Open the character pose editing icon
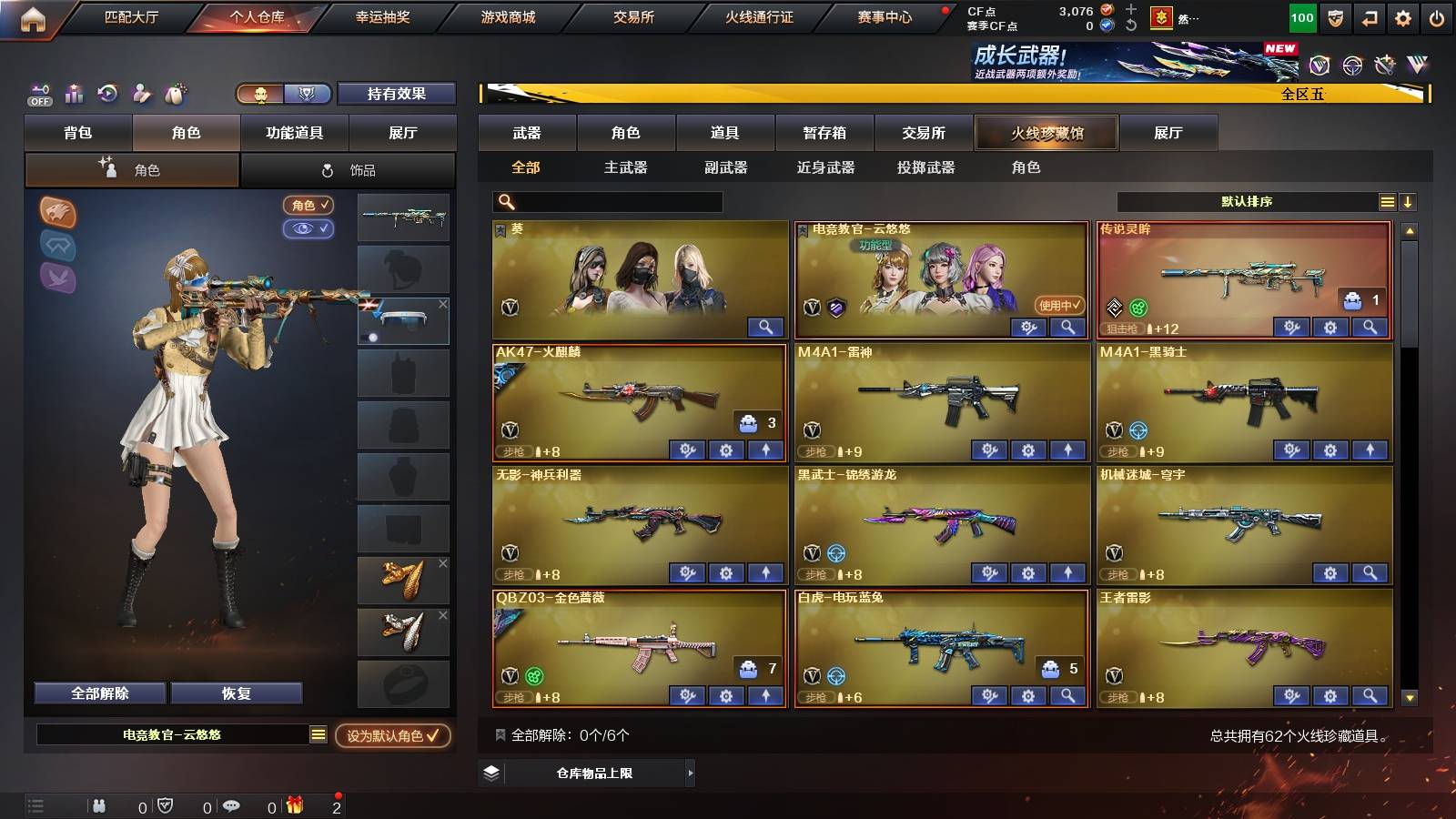The image size is (1456, 819). point(141,92)
